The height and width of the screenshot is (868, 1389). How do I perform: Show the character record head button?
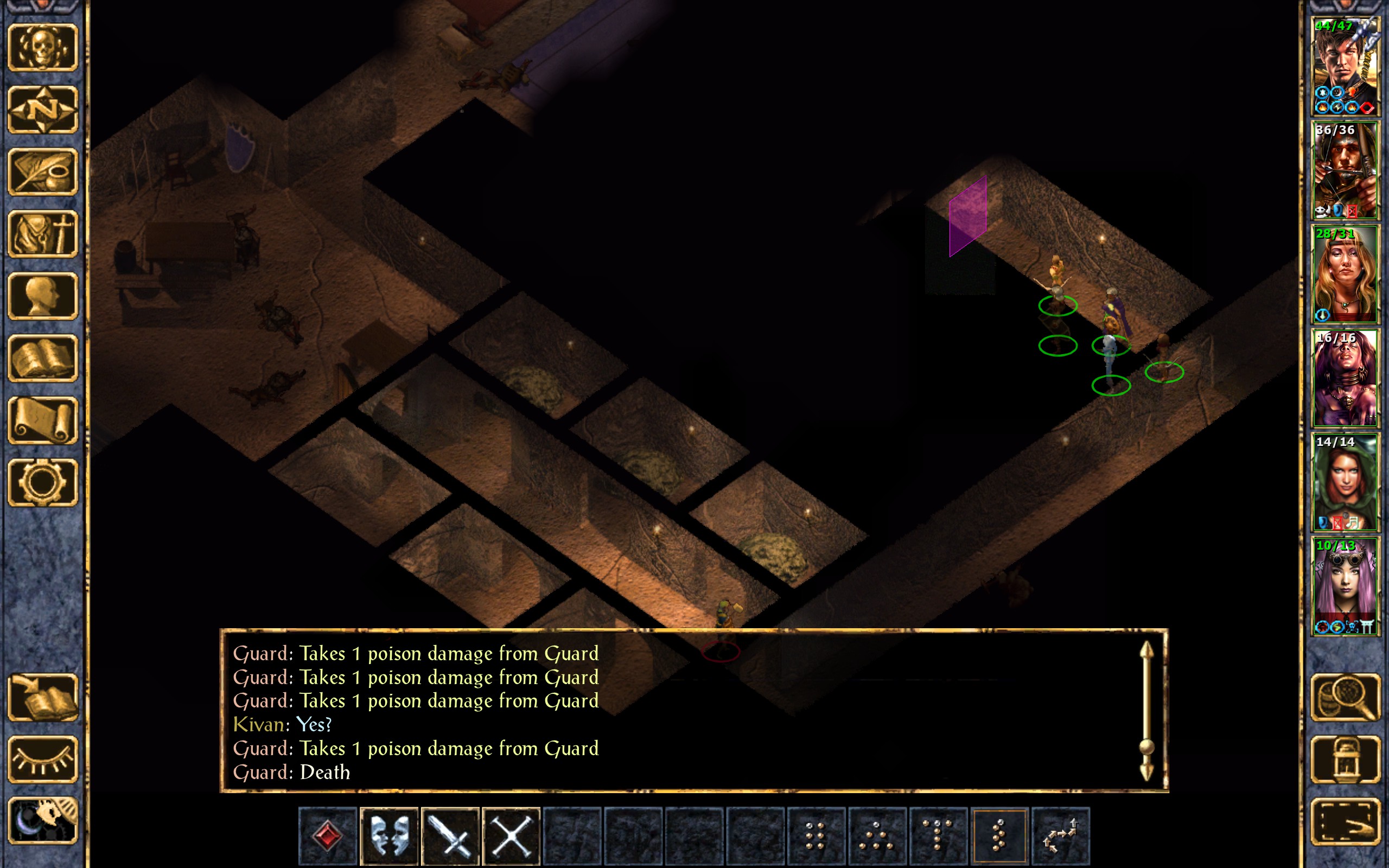[x=43, y=296]
